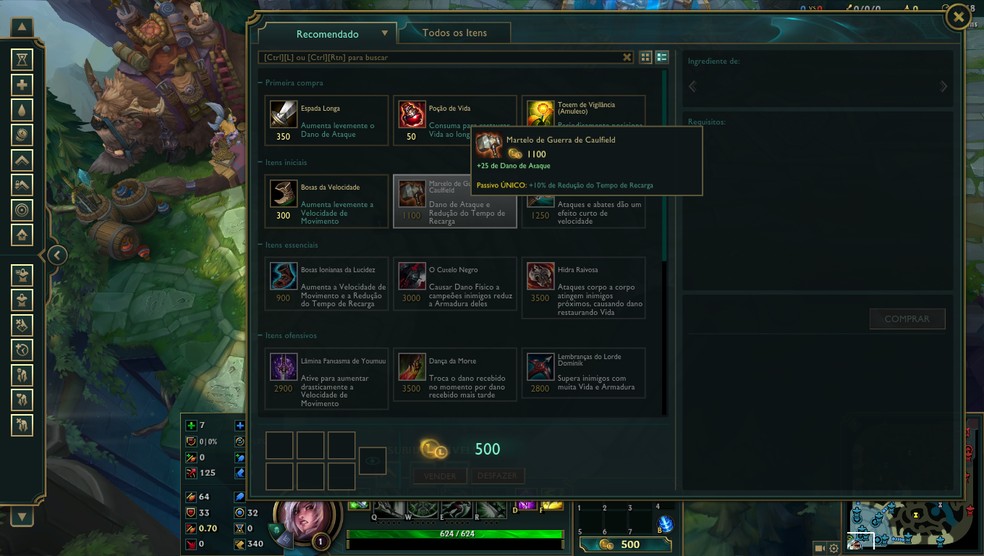Click the Comprar button
The height and width of the screenshot is (556, 984).
point(906,319)
